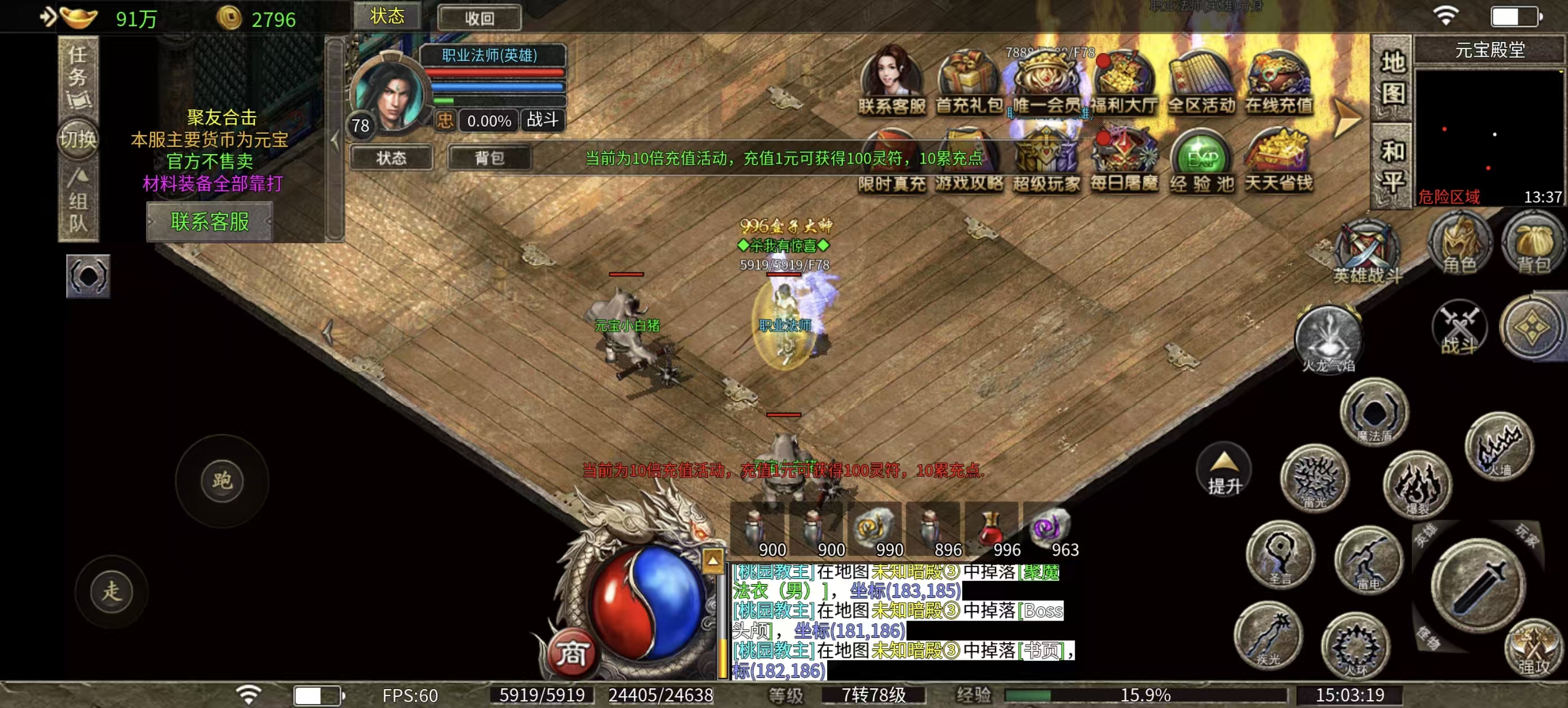Toggle the 和平 peace attack mode

click(x=1393, y=166)
